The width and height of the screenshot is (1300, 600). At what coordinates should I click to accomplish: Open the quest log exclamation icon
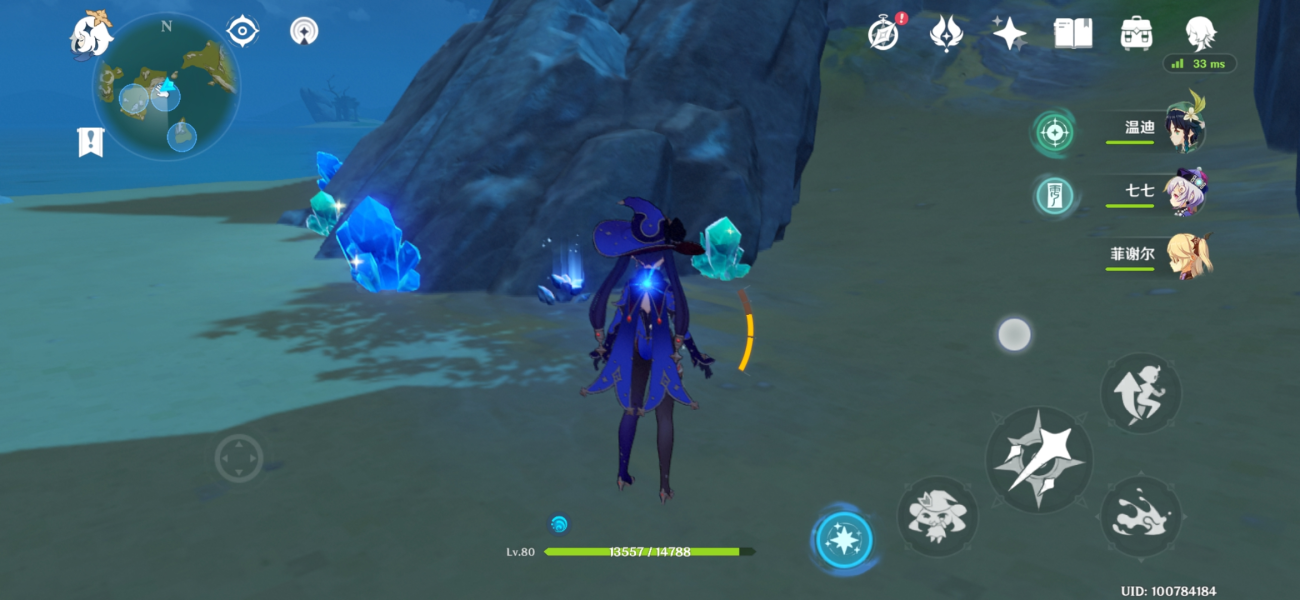(x=90, y=142)
